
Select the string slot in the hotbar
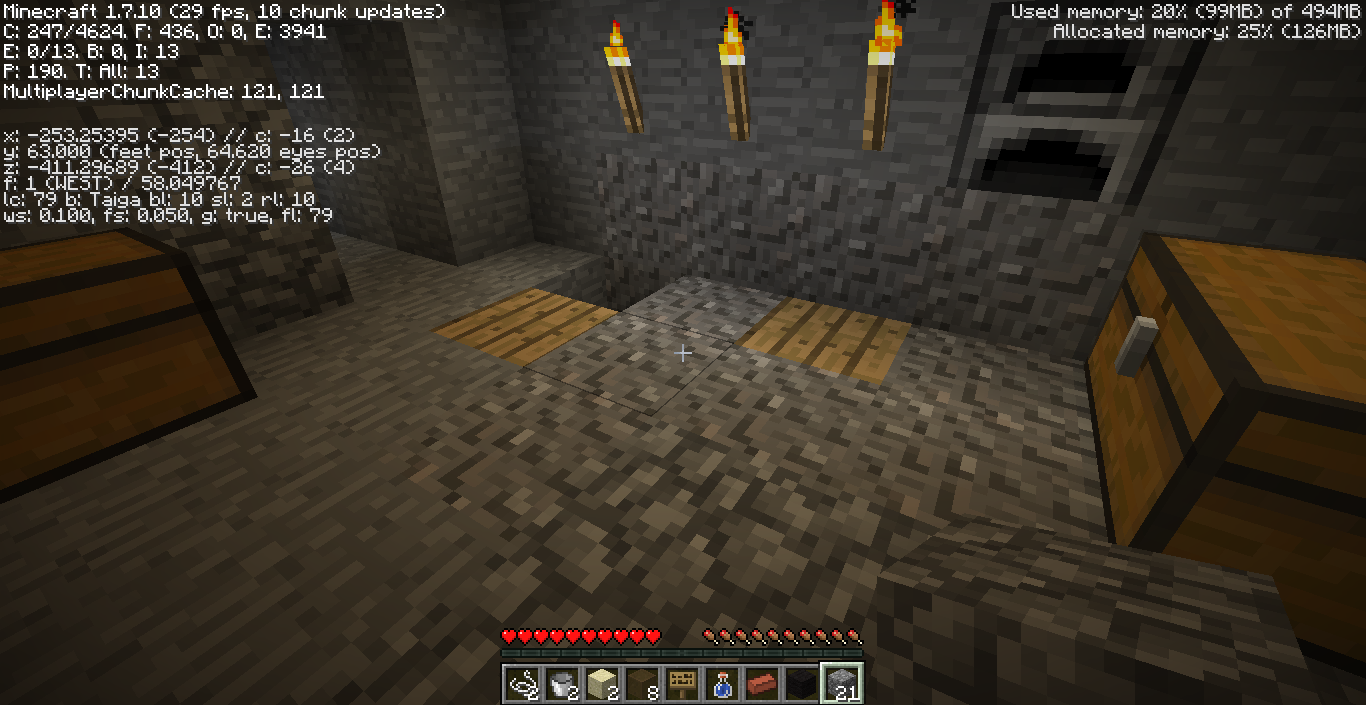(522, 683)
